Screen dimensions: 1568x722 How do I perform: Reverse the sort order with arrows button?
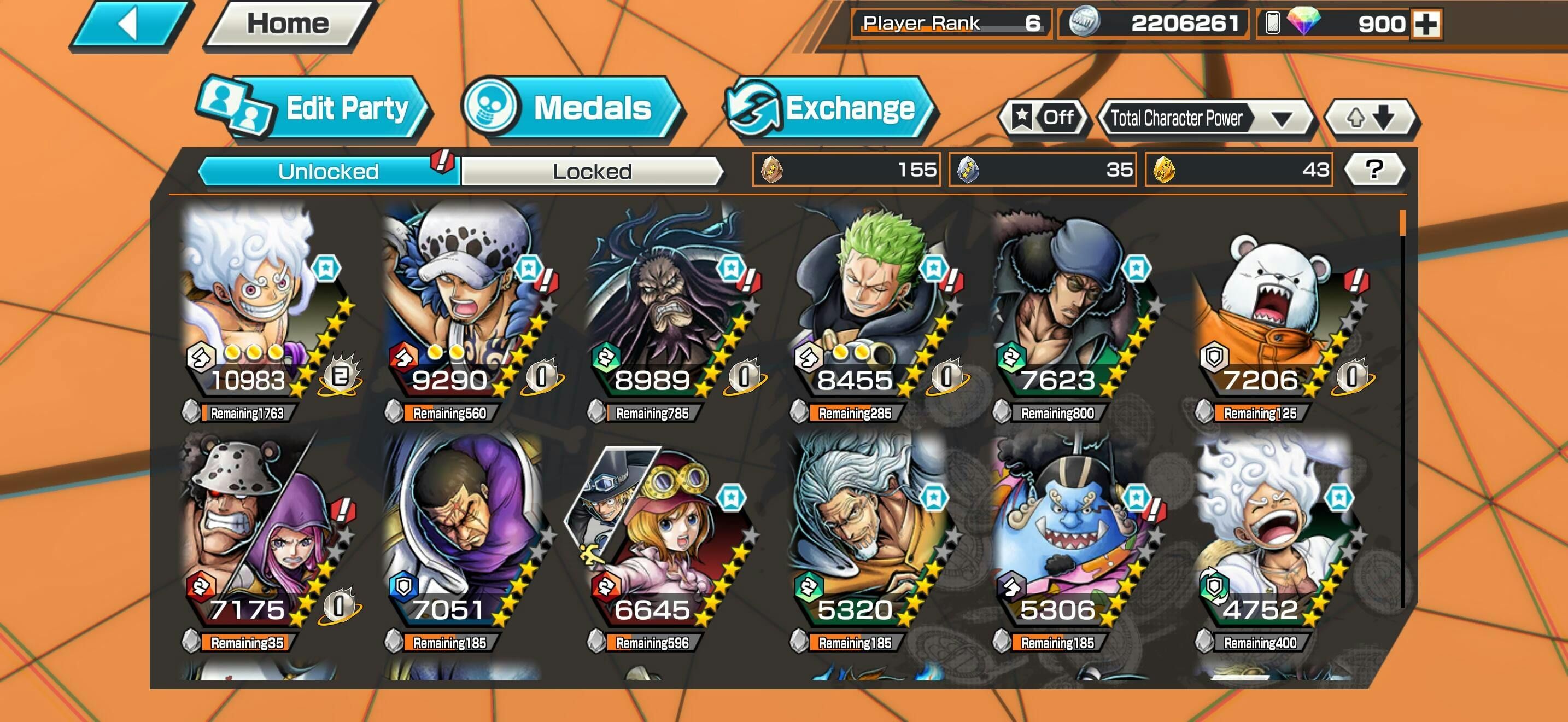1370,118
